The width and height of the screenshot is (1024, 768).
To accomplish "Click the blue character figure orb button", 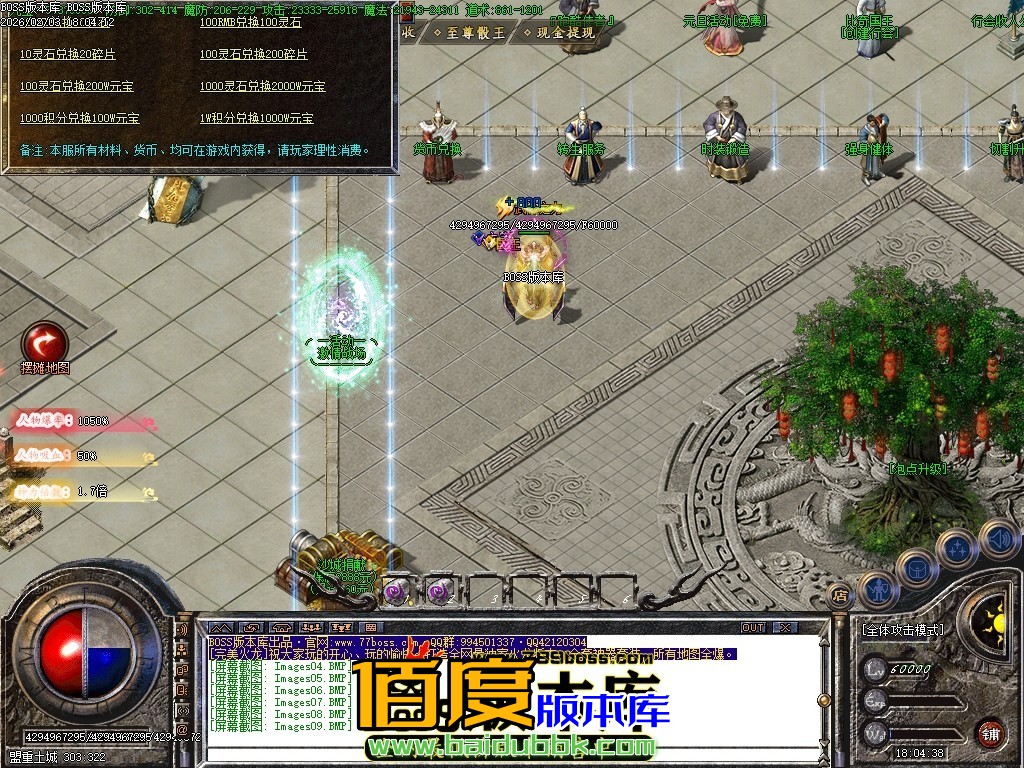I will click(x=877, y=590).
